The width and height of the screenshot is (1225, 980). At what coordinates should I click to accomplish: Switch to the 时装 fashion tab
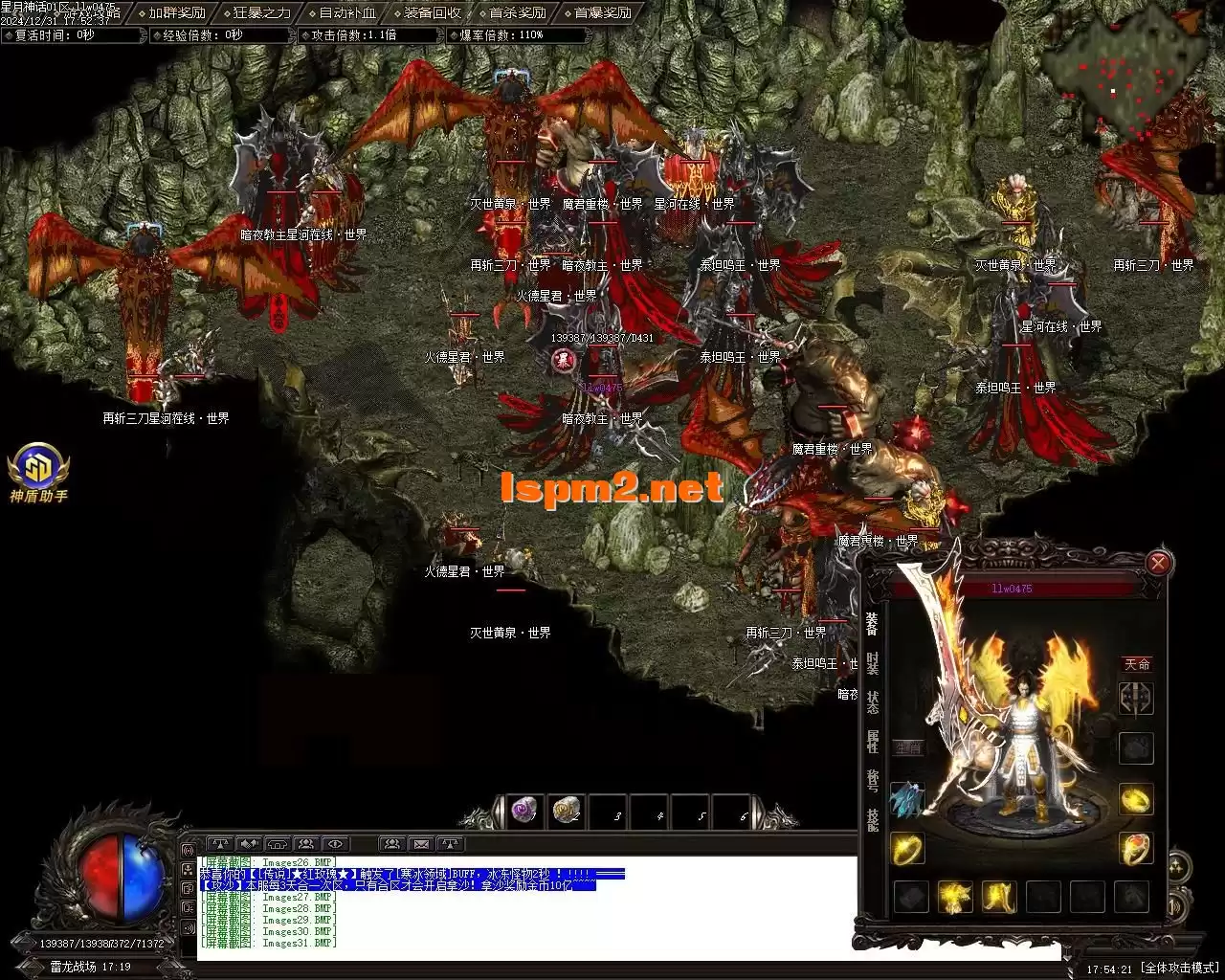tap(872, 662)
